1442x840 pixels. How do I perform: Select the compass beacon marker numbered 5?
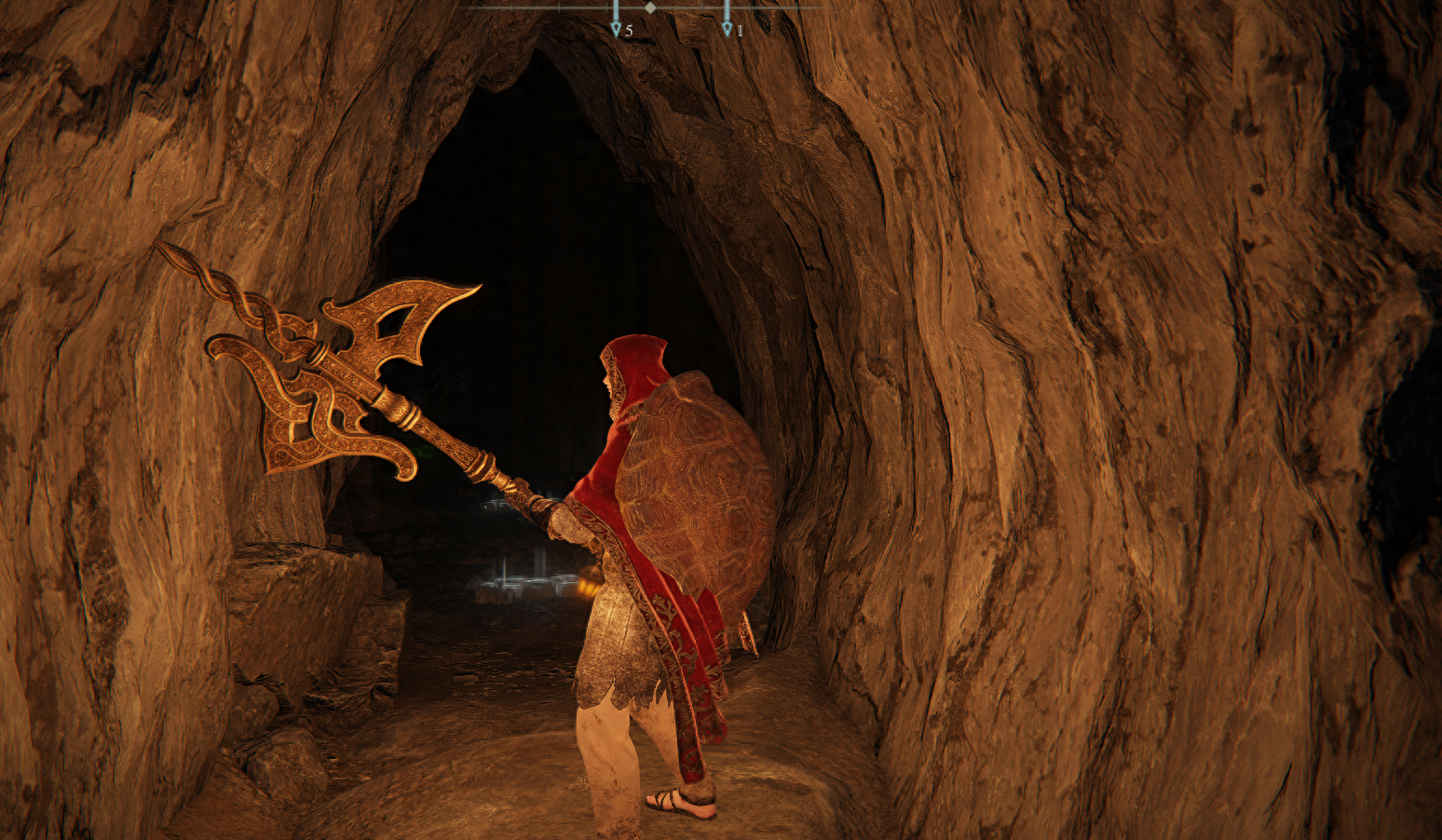tap(616, 28)
